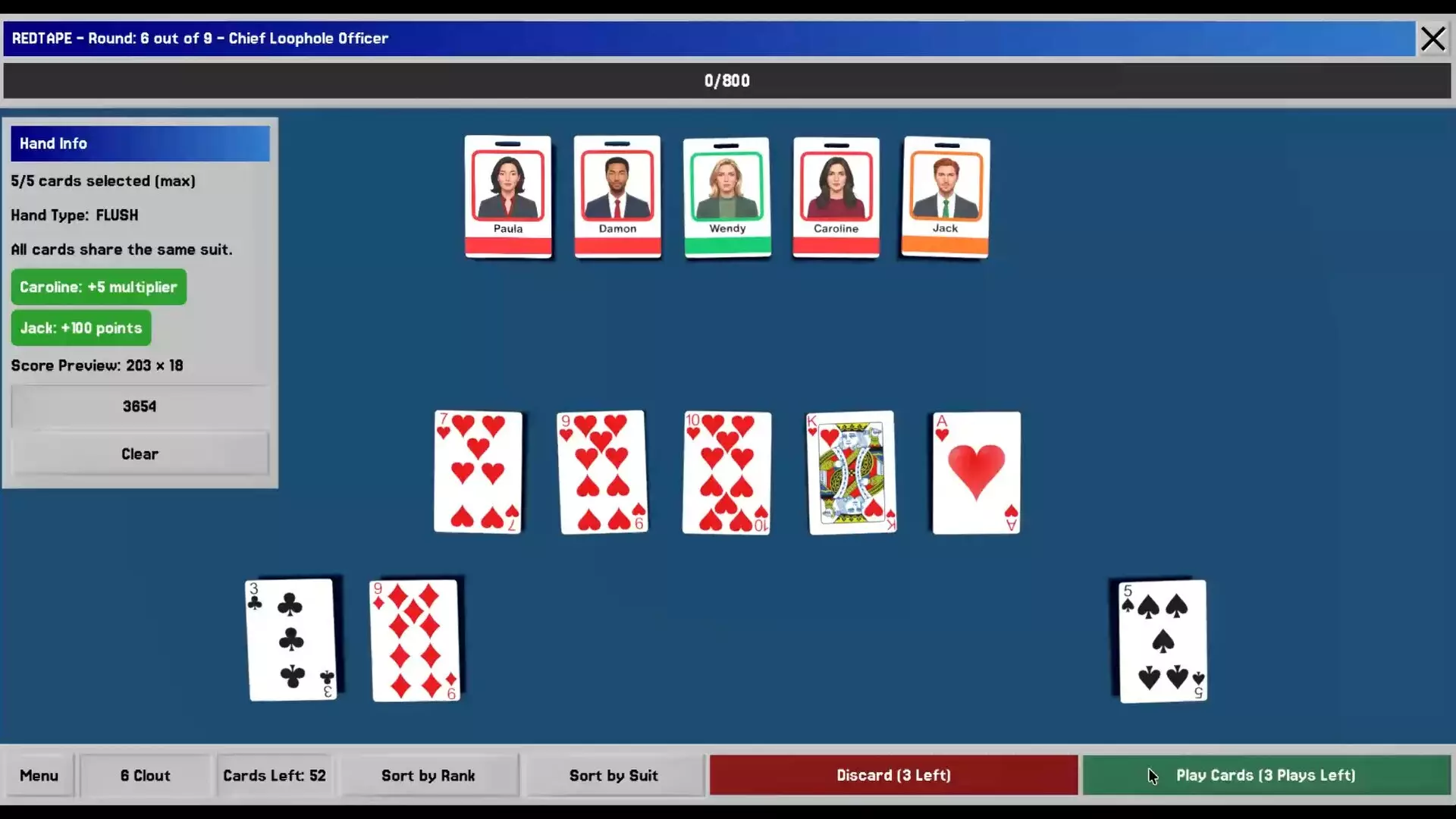Viewport: 1456px width, 819px height.
Task: Deselect the 10 of hearts
Action: pos(726,472)
